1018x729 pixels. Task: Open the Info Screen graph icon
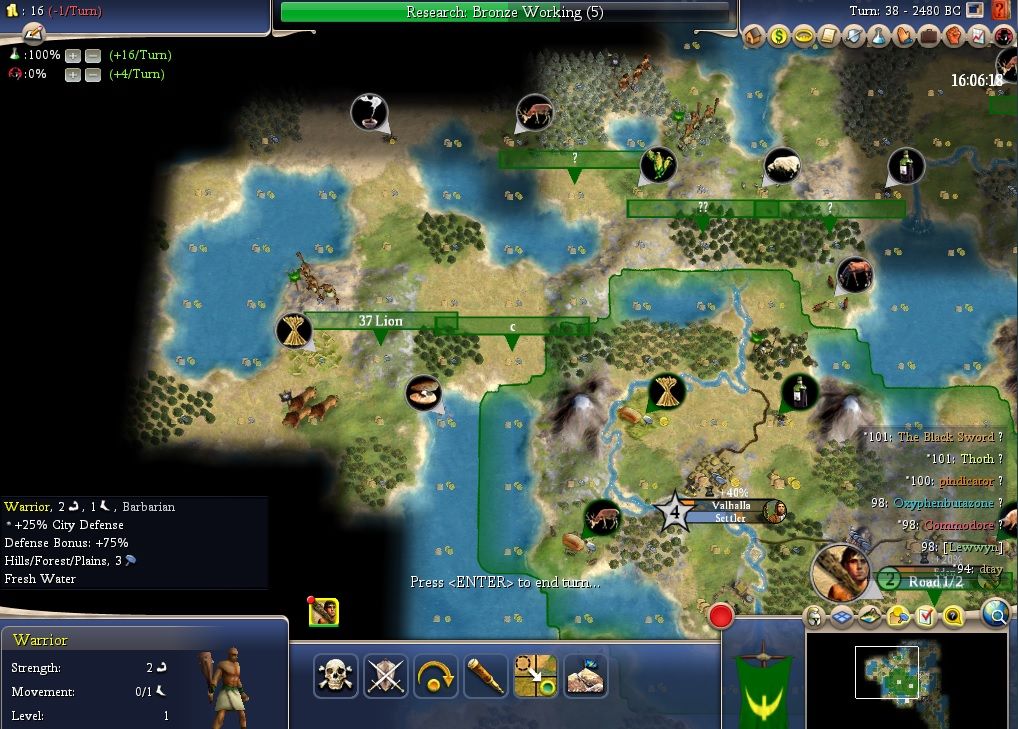(979, 36)
